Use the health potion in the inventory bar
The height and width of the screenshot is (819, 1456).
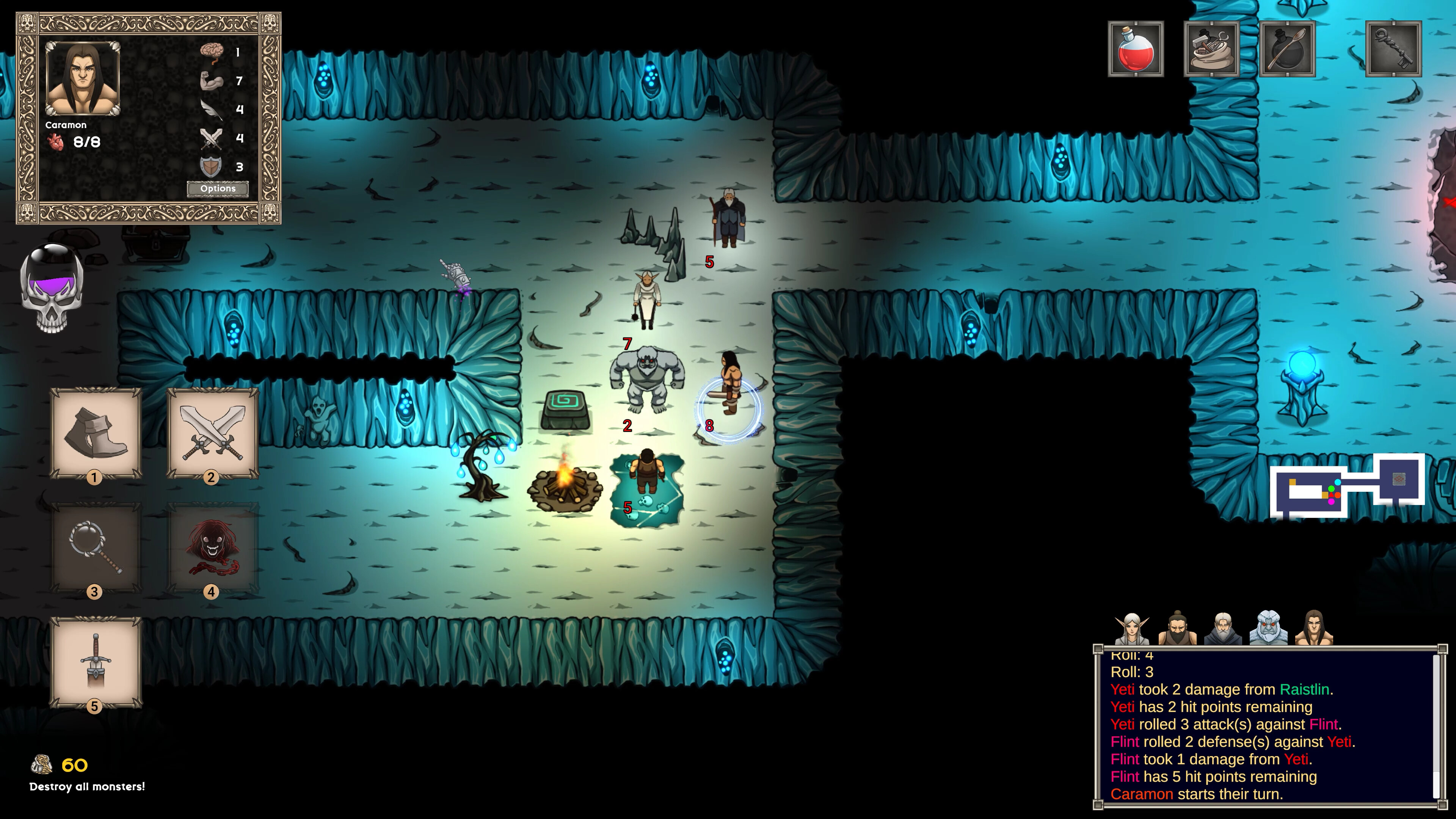(x=1136, y=51)
